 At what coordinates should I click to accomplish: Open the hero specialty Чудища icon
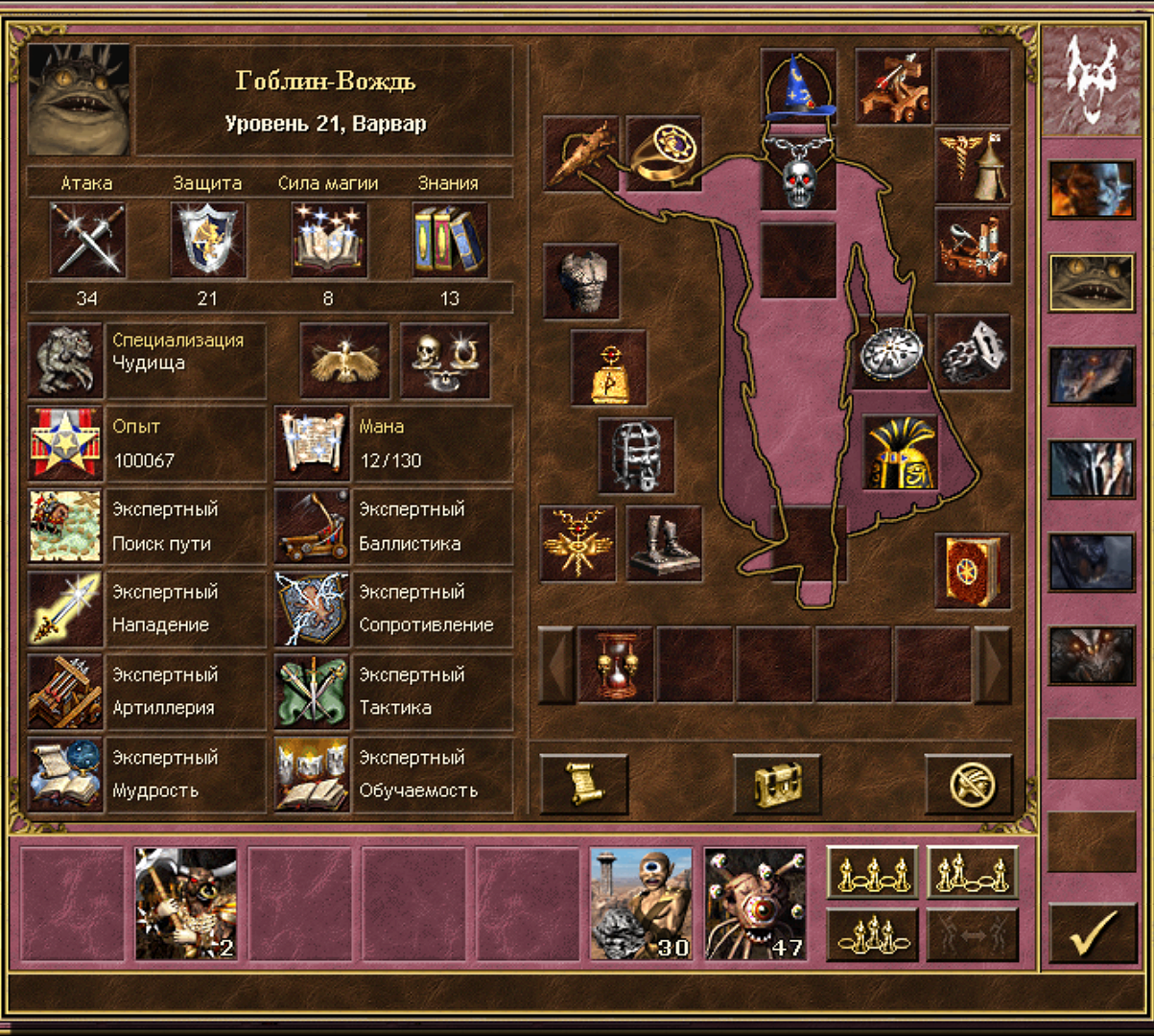65,361
